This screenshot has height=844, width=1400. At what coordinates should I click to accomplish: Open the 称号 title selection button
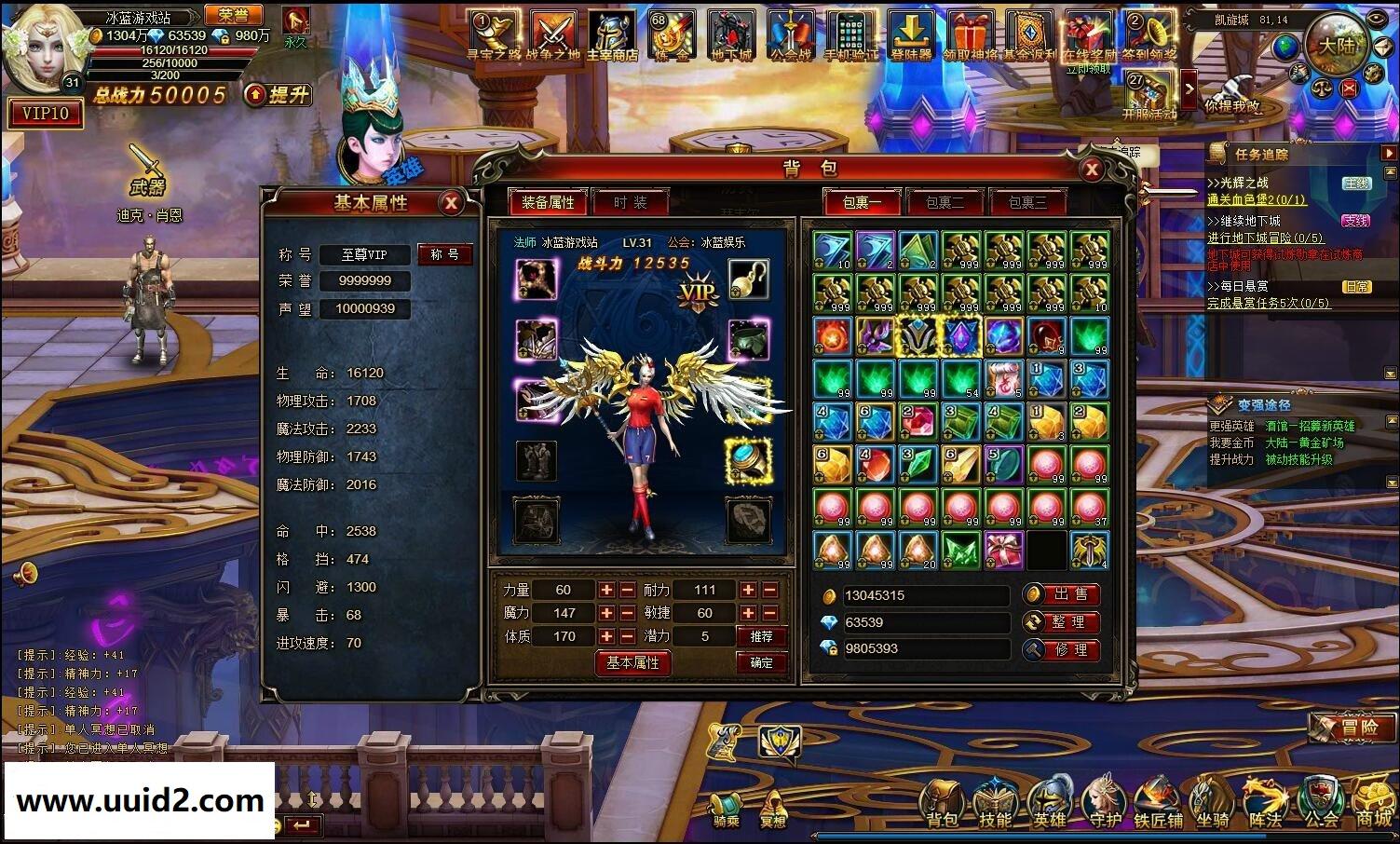[x=444, y=254]
